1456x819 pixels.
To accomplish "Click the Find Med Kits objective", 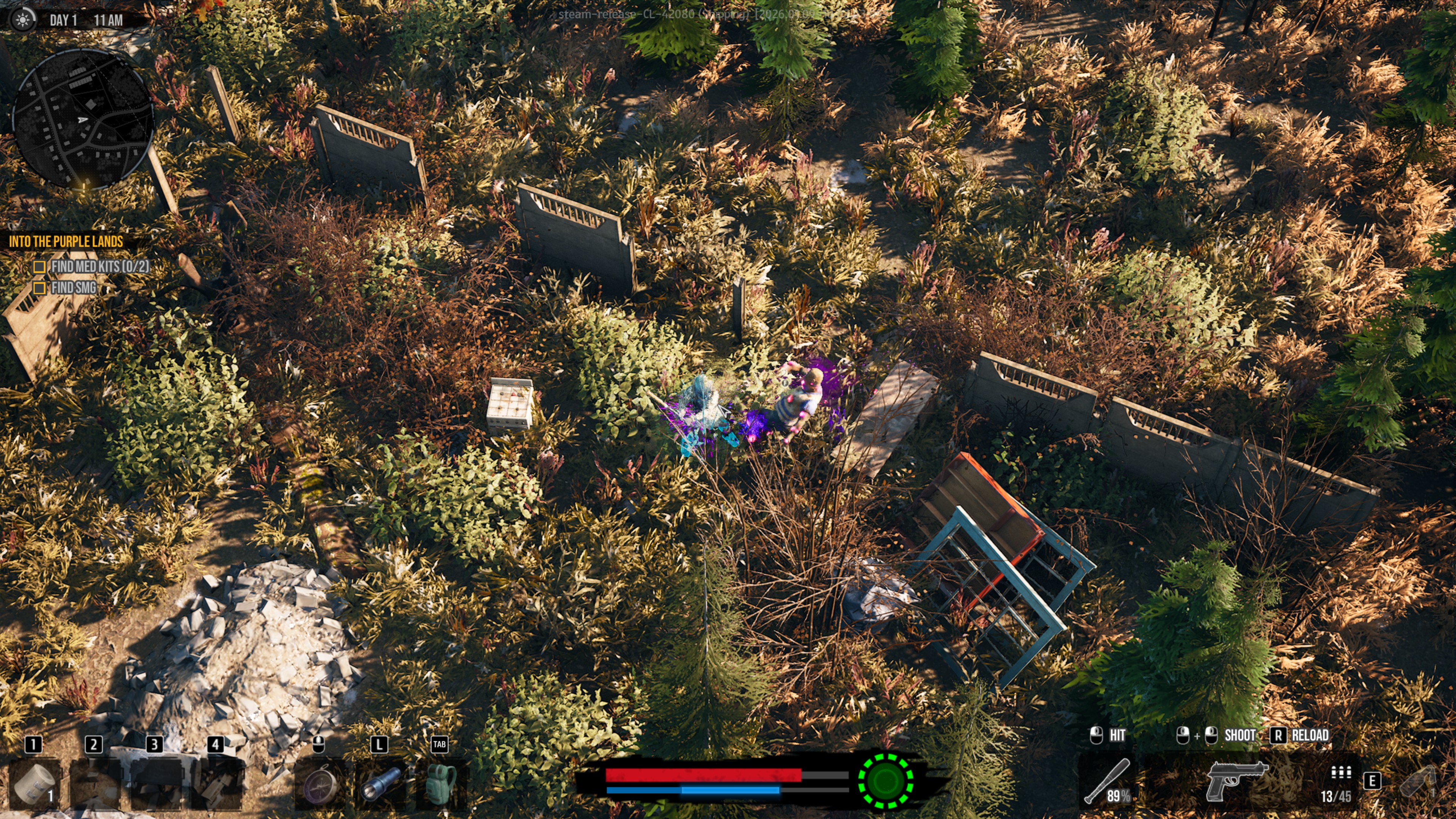I will [99, 266].
